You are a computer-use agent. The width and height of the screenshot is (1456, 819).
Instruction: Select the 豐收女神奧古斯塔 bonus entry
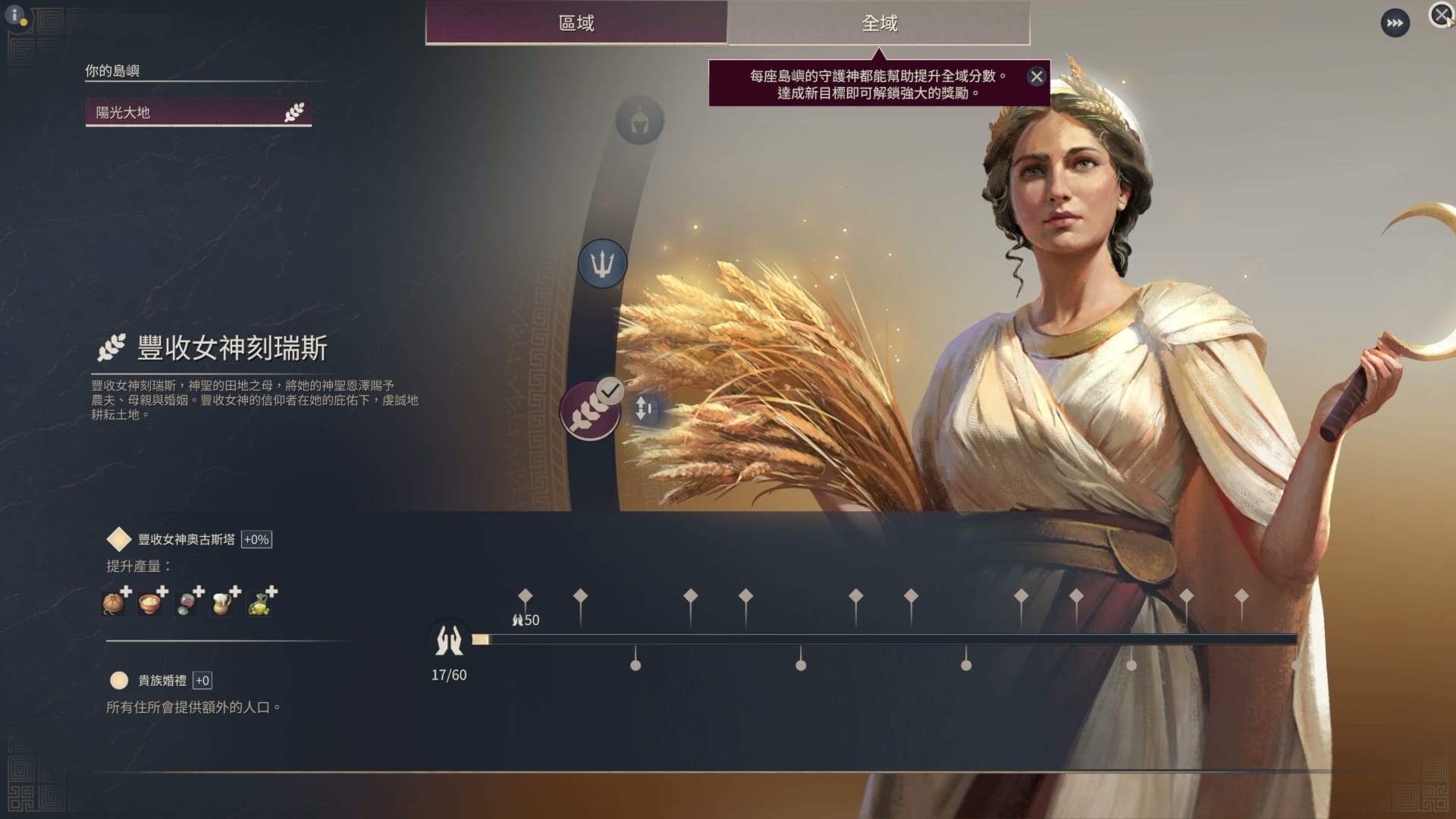(186, 539)
